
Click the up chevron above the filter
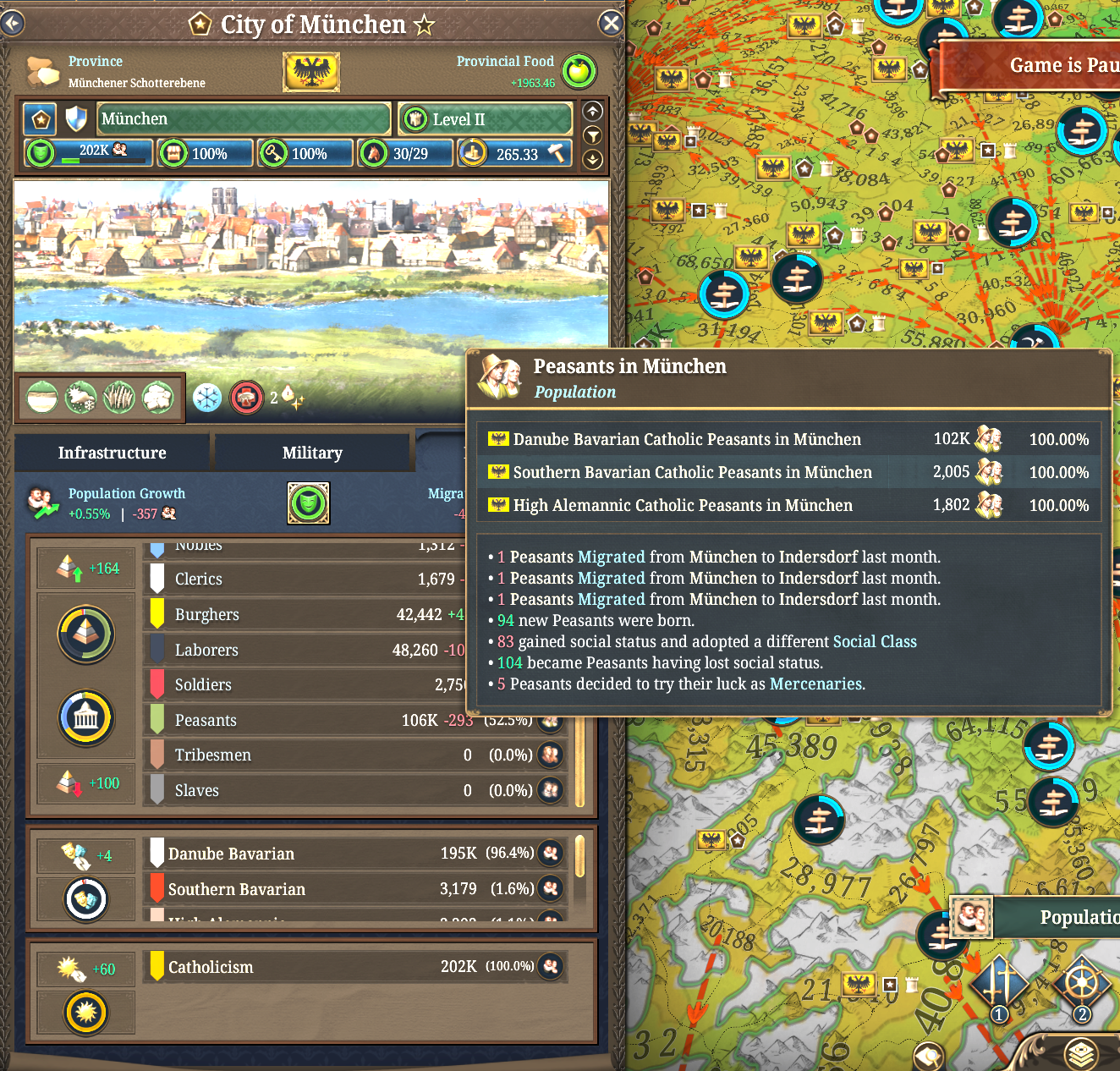(x=592, y=111)
